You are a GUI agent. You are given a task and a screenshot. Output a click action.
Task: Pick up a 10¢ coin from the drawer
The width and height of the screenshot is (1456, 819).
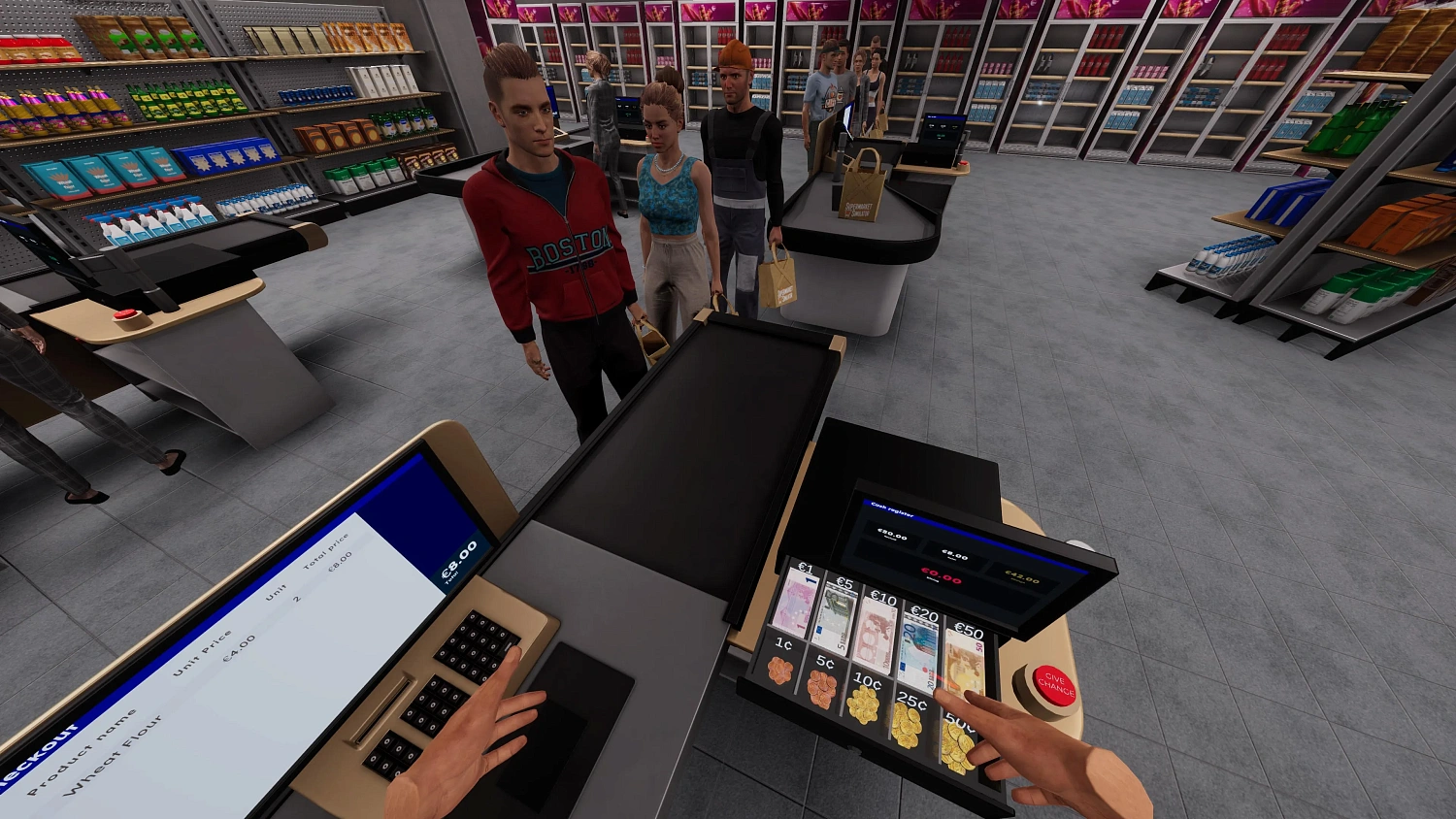864,705
